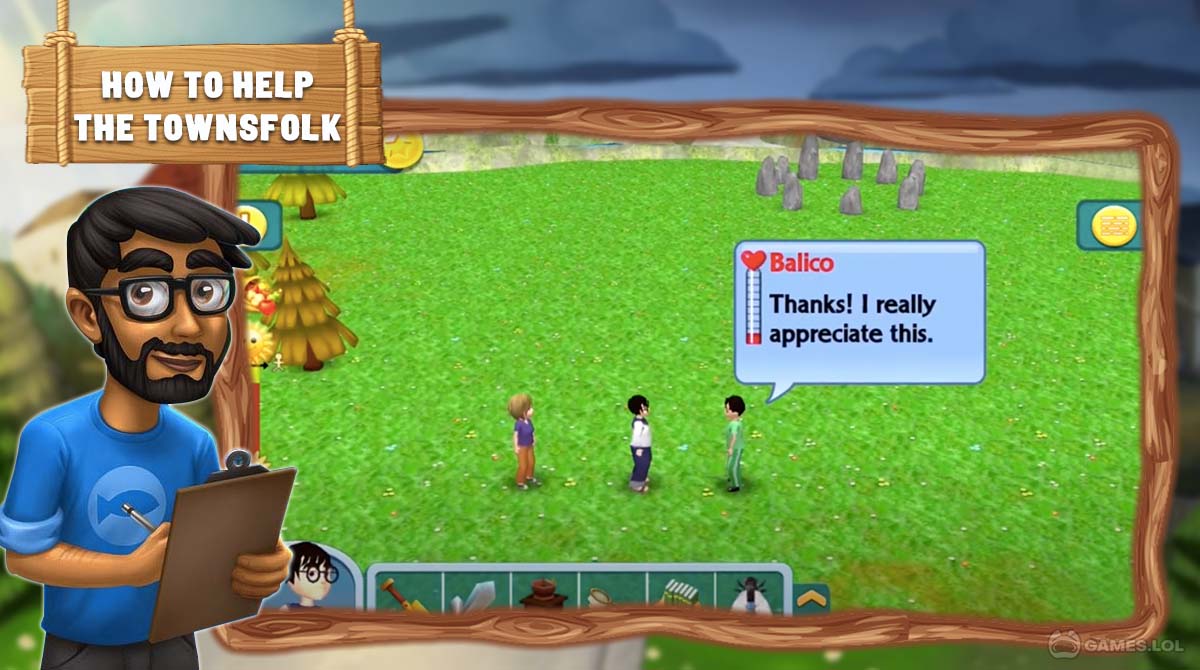The height and width of the screenshot is (670, 1200).
Task: Choose the brown clay pot item slot
Action: coord(543,592)
